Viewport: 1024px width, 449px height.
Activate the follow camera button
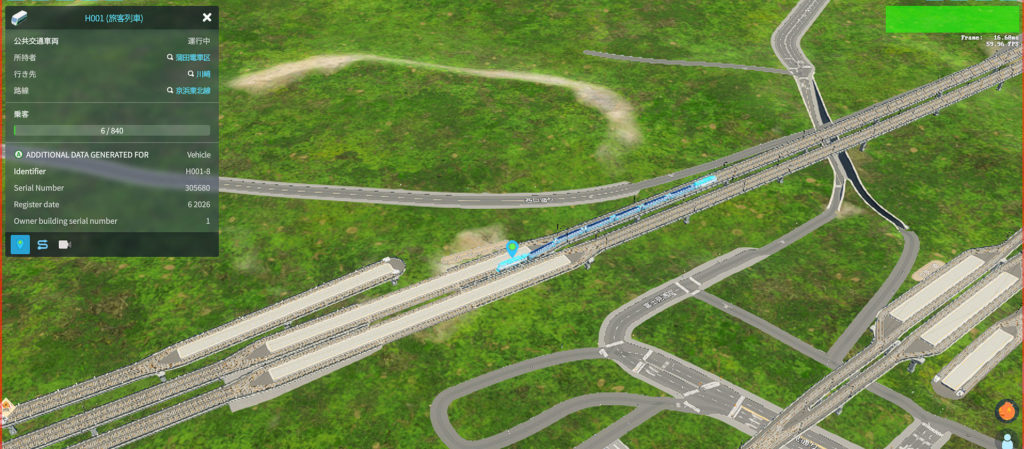pos(65,244)
